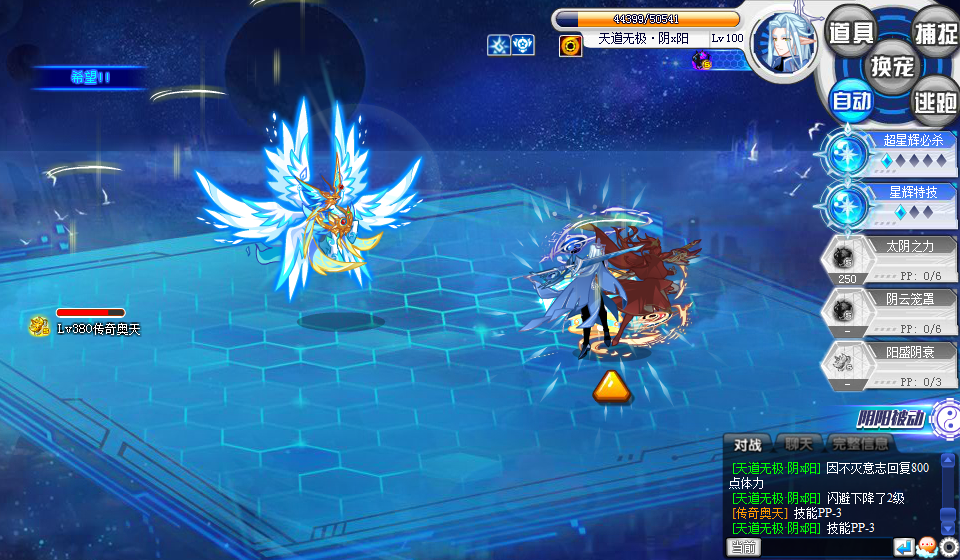
Task: Select 换宠 to switch pets
Action: pos(893,66)
